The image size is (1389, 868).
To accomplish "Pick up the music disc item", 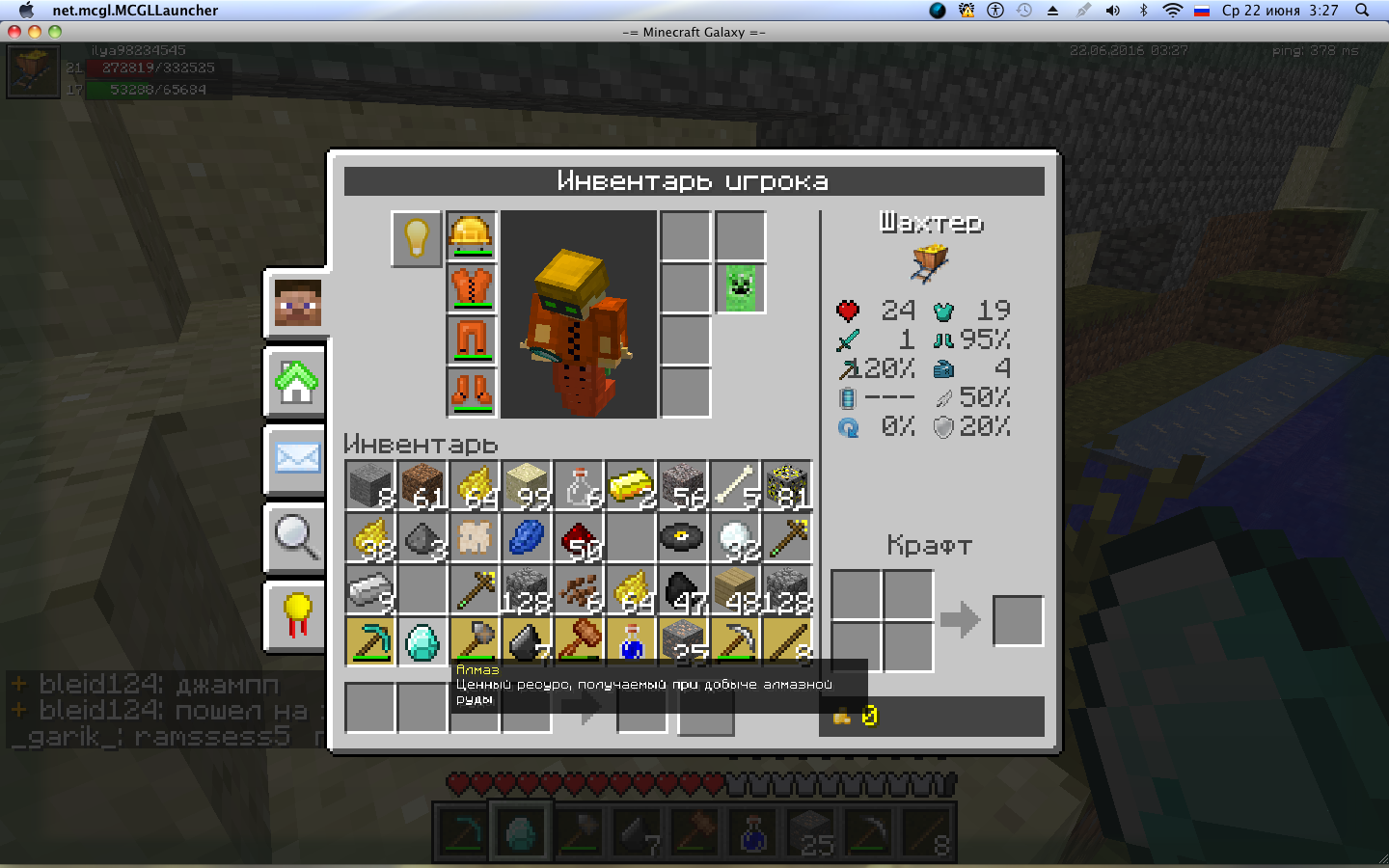I will click(683, 537).
